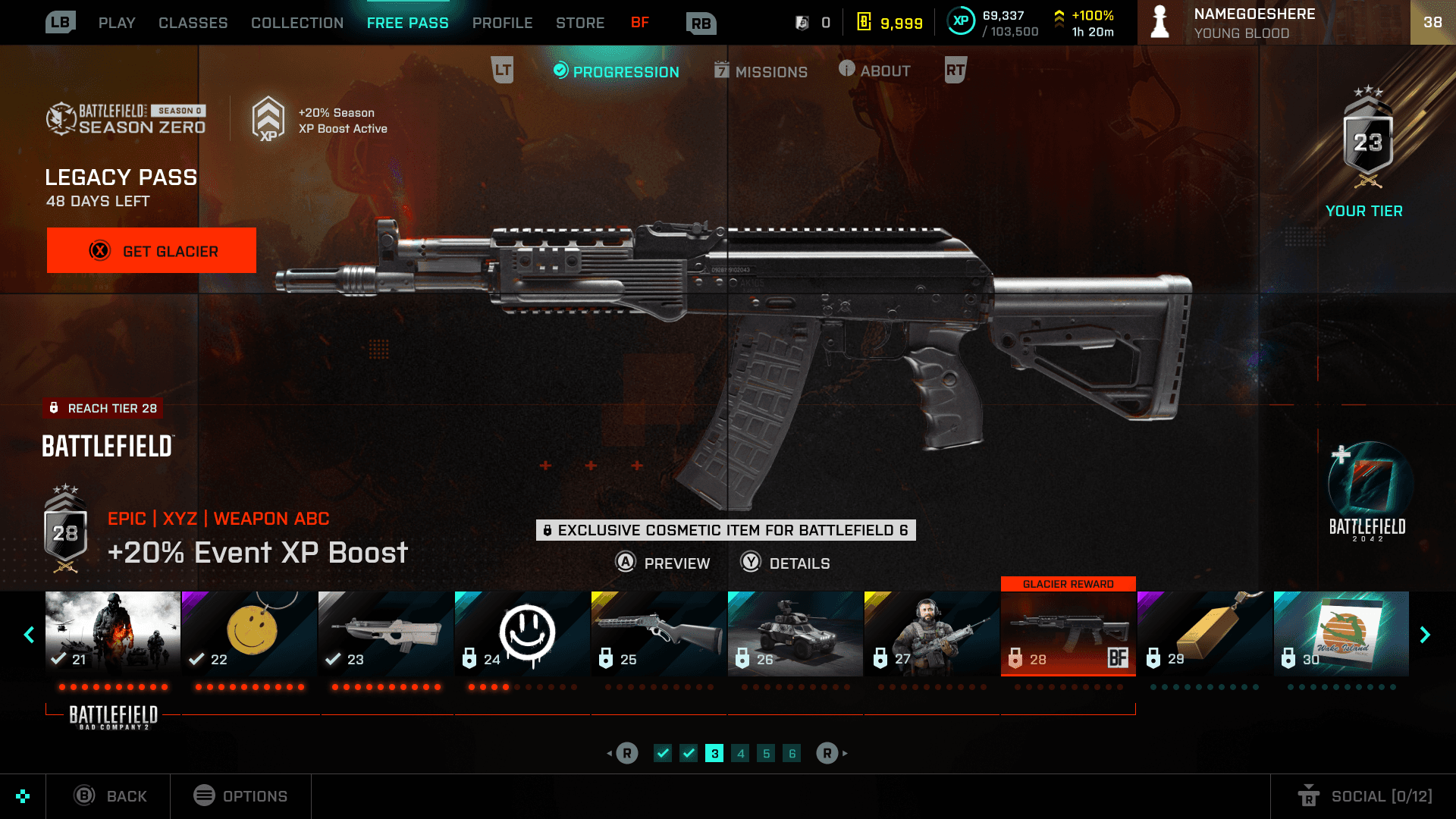Select the tier 29 gold bar charm

pyautogui.click(x=1205, y=633)
